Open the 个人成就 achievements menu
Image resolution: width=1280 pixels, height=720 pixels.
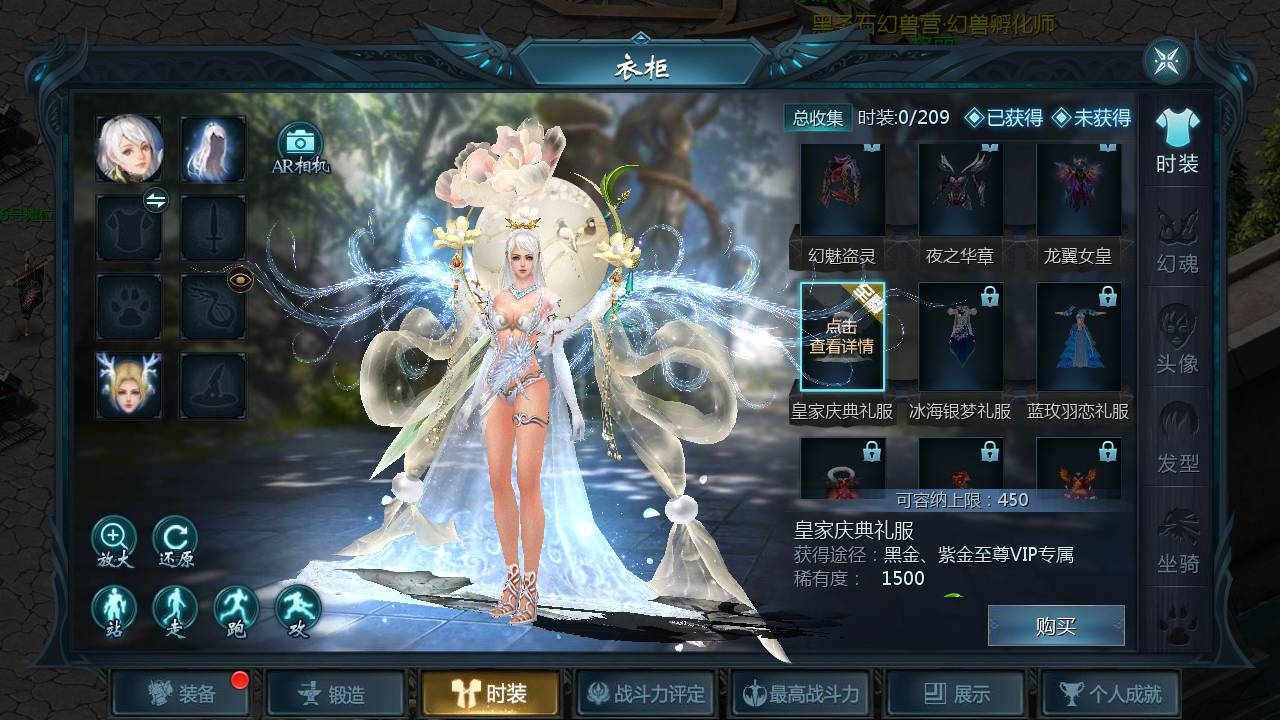coord(1112,693)
